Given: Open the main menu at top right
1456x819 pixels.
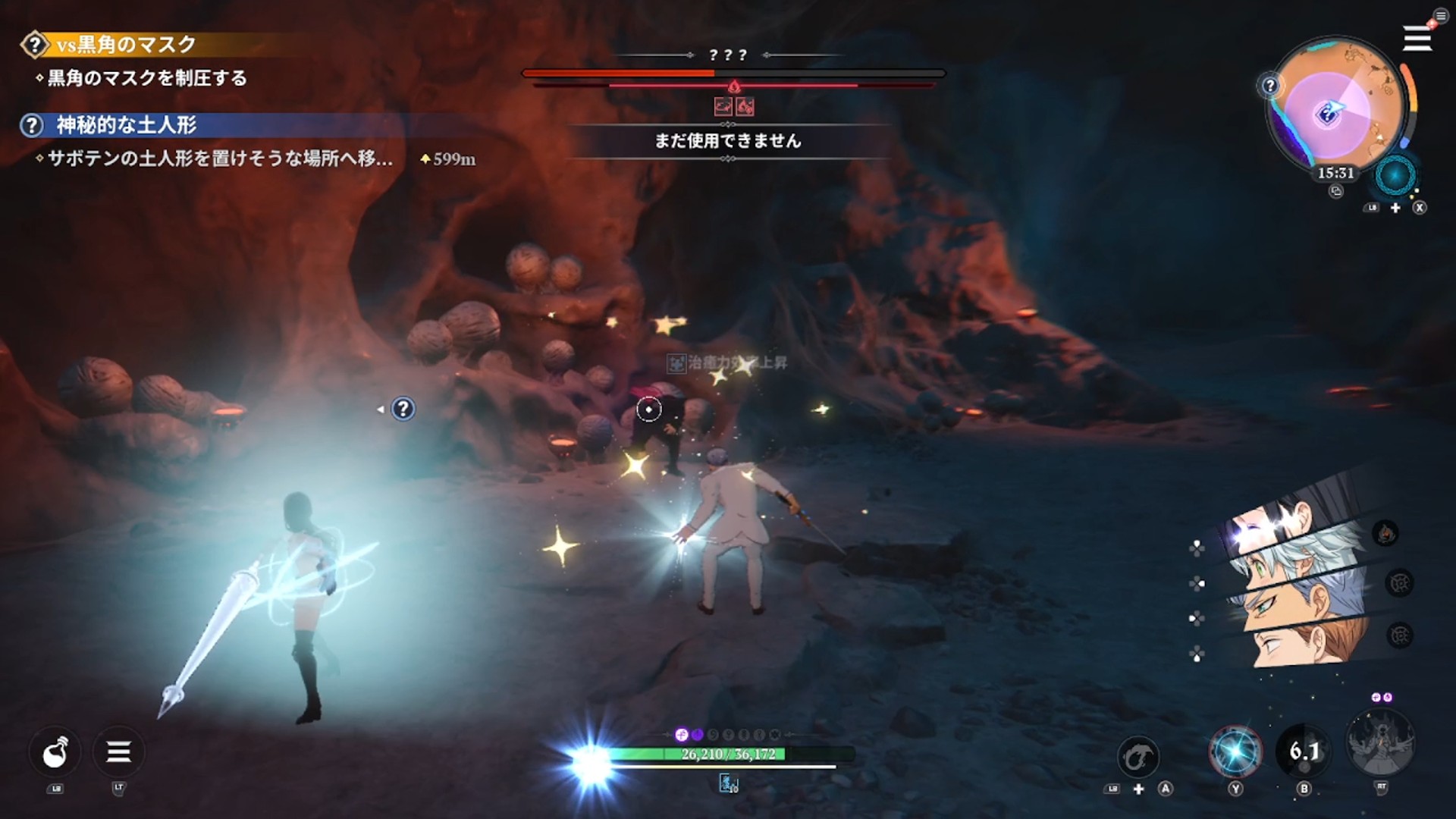Looking at the screenshot, I should click(1417, 38).
